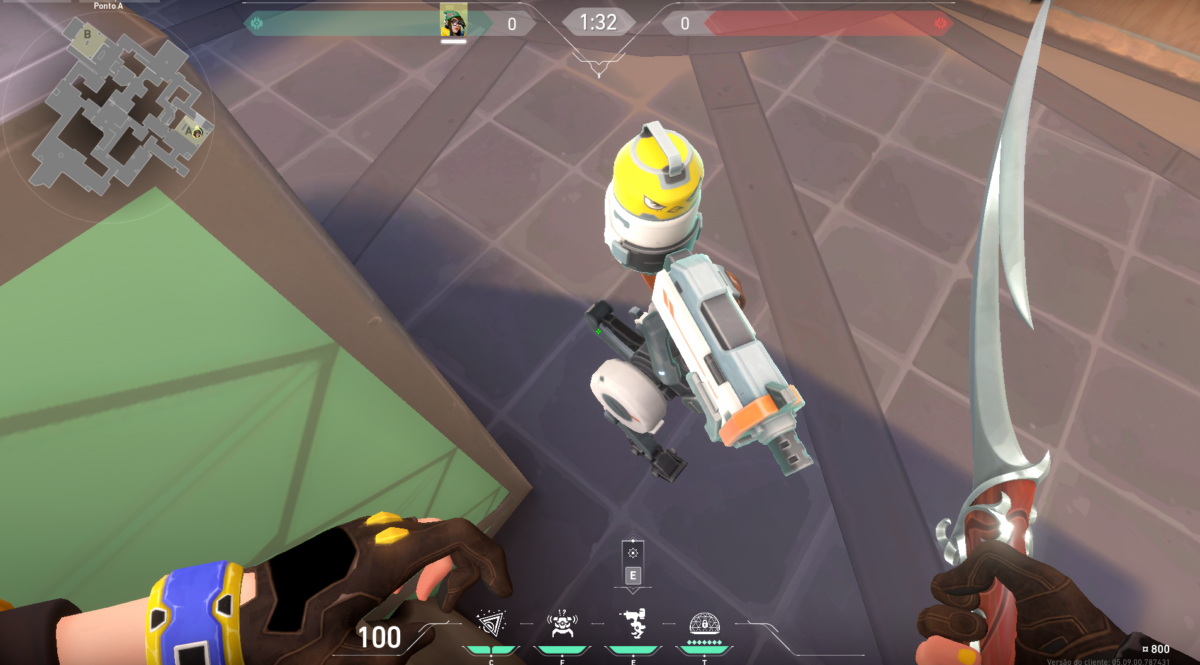1200x665 pixels.
Task: Select the Nanoswarm grenade ability icon
Action: [x=490, y=626]
